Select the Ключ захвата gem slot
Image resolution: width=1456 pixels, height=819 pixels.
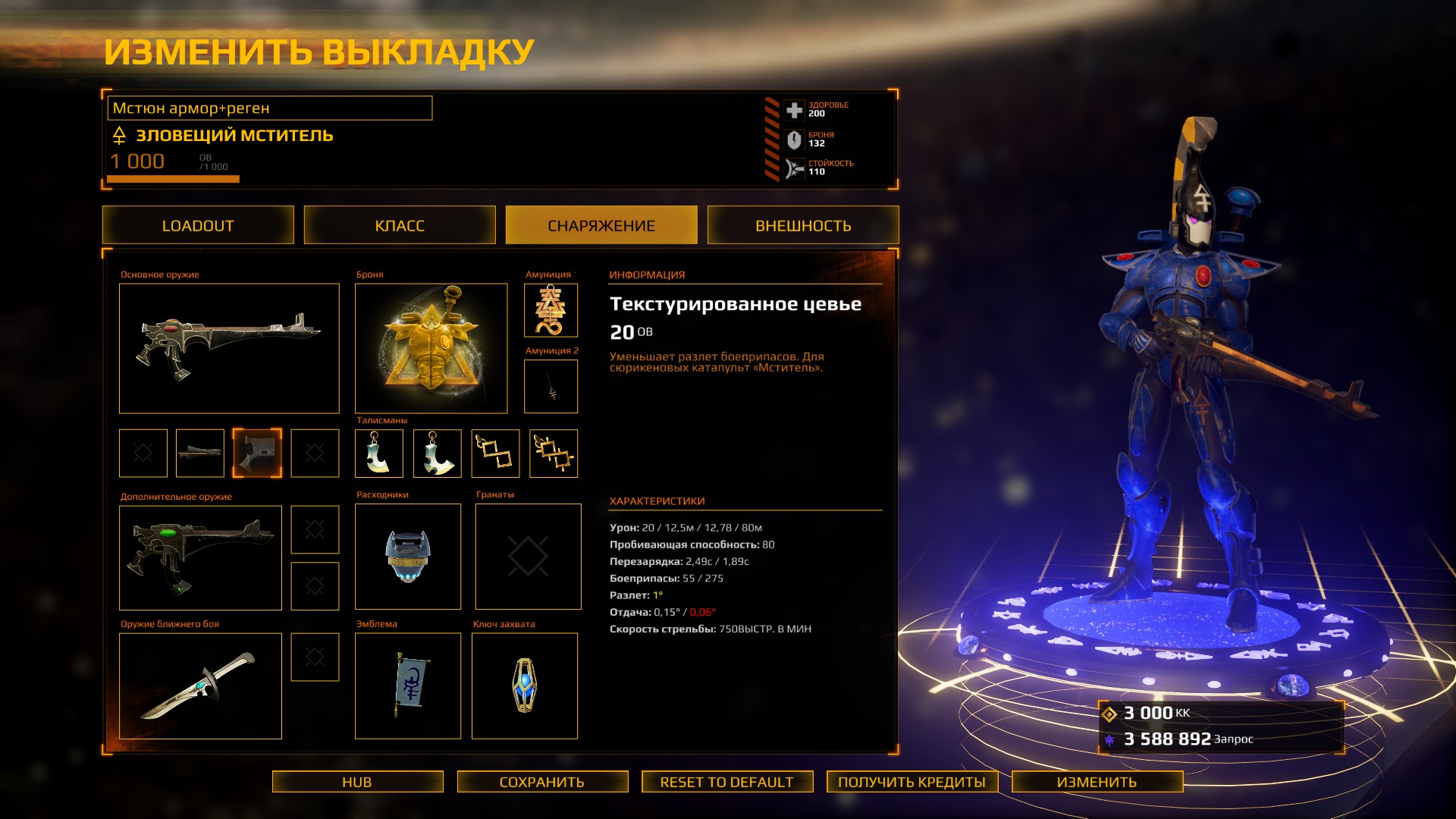pyautogui.click(x=525, y=686)
